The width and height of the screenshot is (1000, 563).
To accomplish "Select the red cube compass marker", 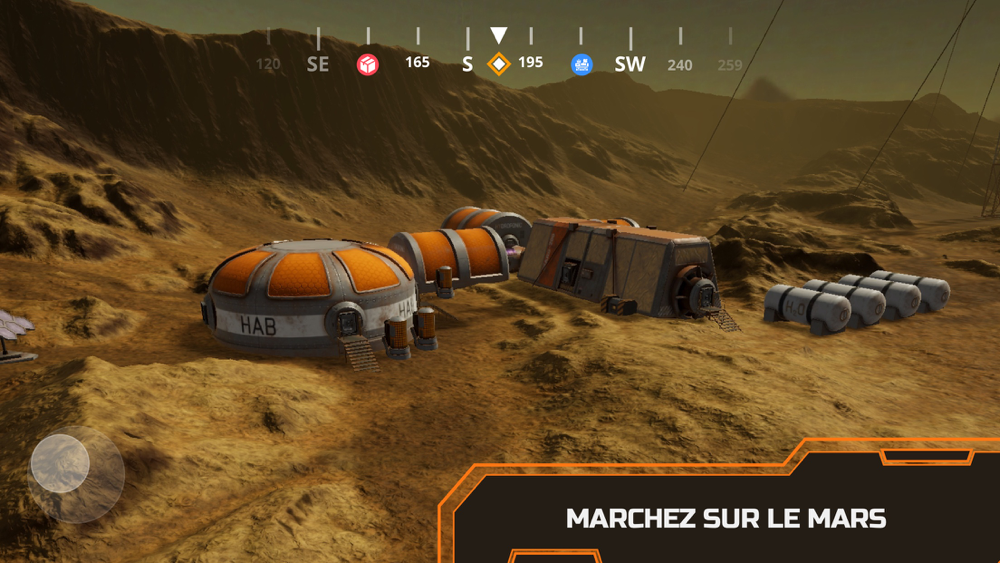I will coord(368,65).
